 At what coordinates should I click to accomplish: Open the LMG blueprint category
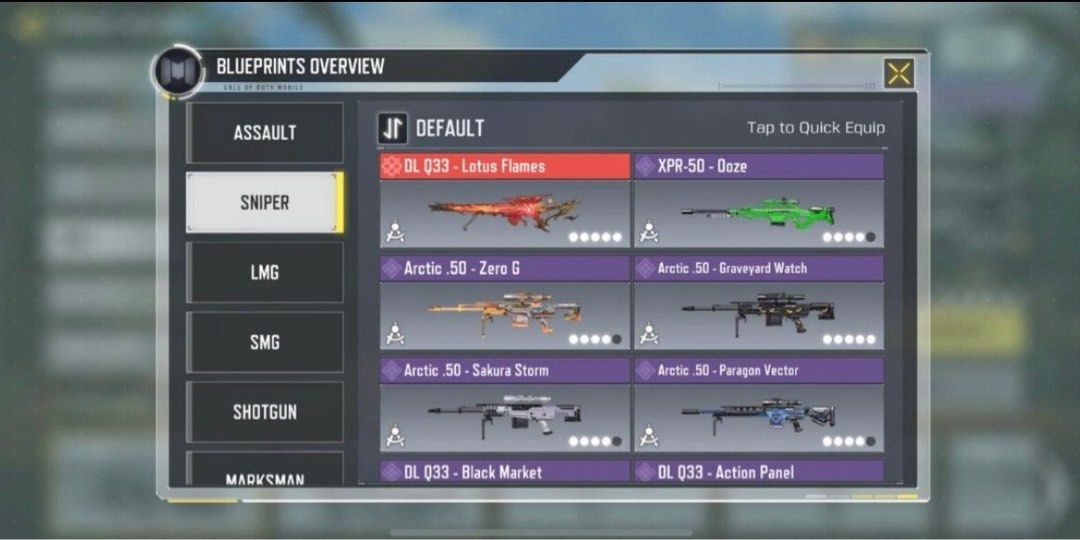(x=265, y=272)
